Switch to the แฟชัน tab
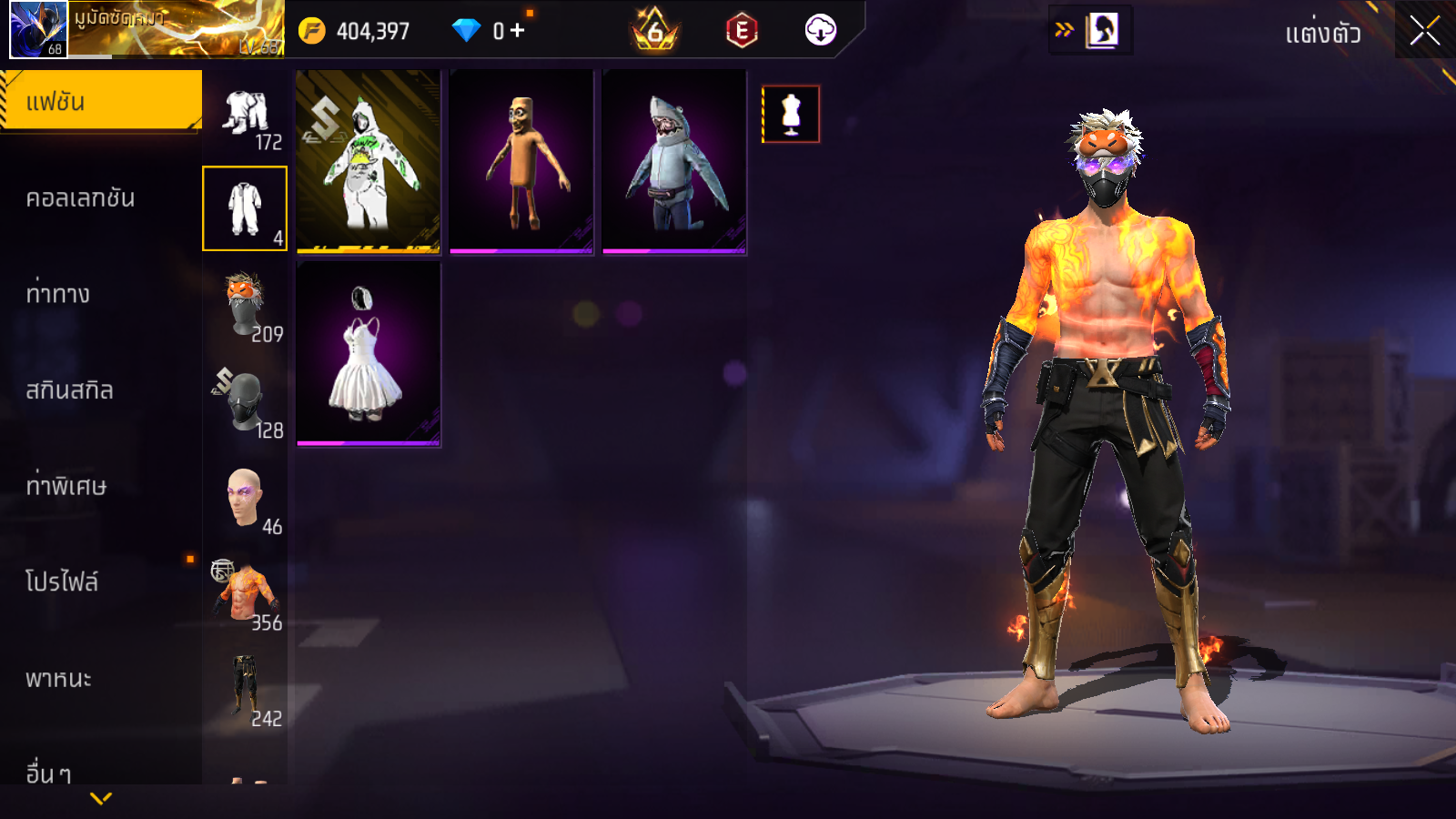This screenshot has width=1456, height=819. [x=100, y=102]
